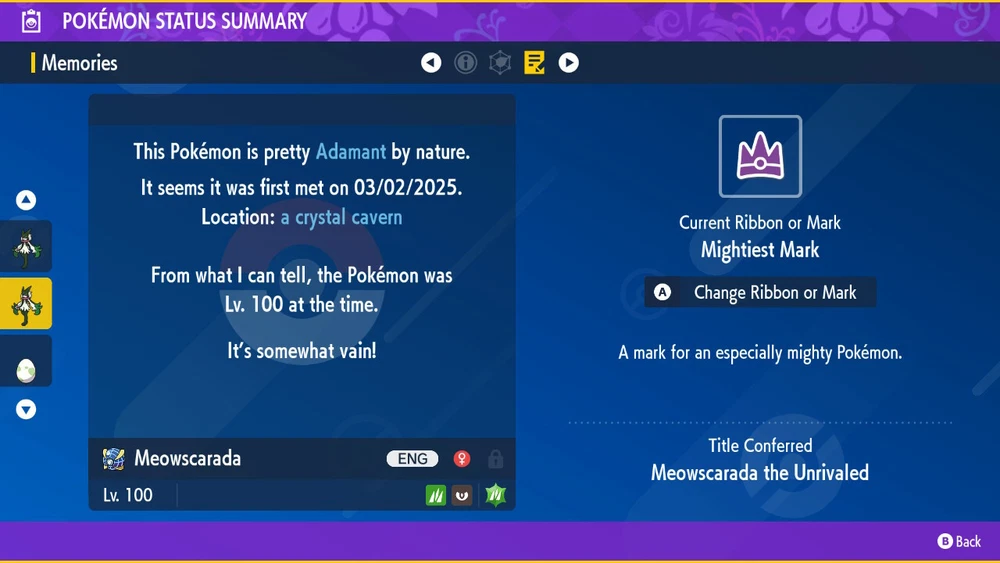Show the previous party Pokémon with up arrow

pyautogui.click(x=26, y=201)
